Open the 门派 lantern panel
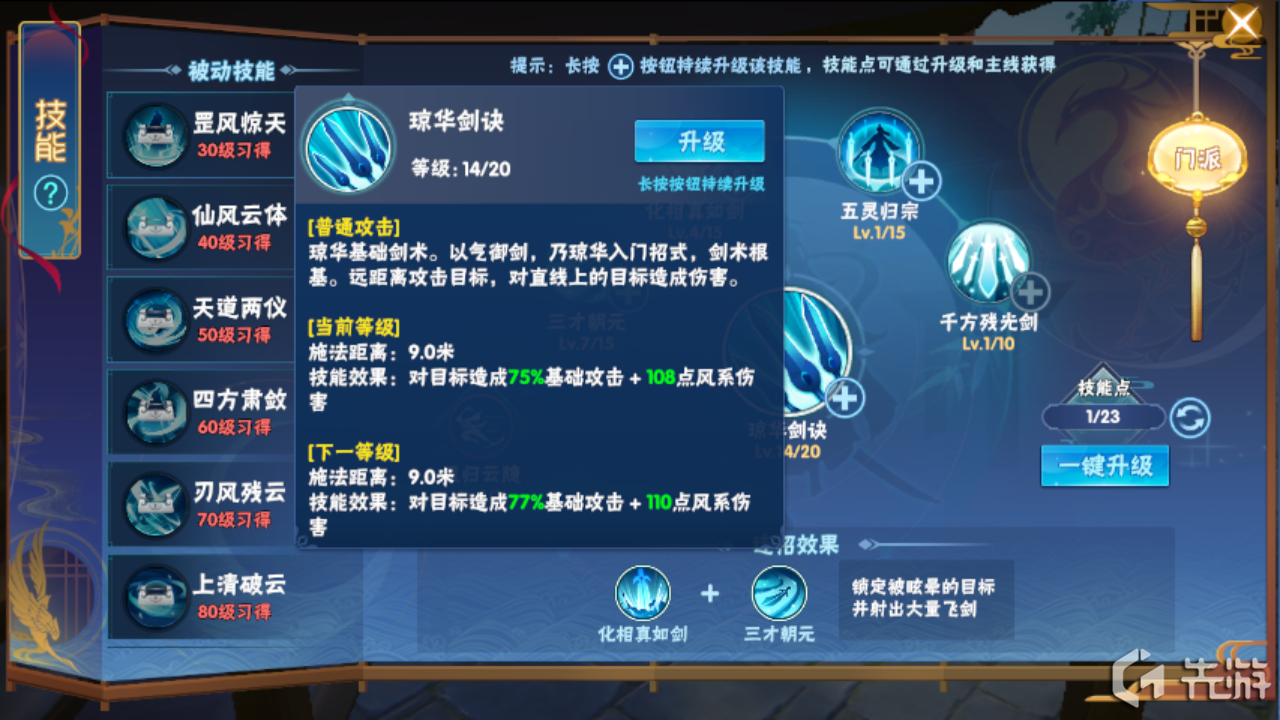The height and width of the screenshot is (720, 1280). pos(1195,155)
